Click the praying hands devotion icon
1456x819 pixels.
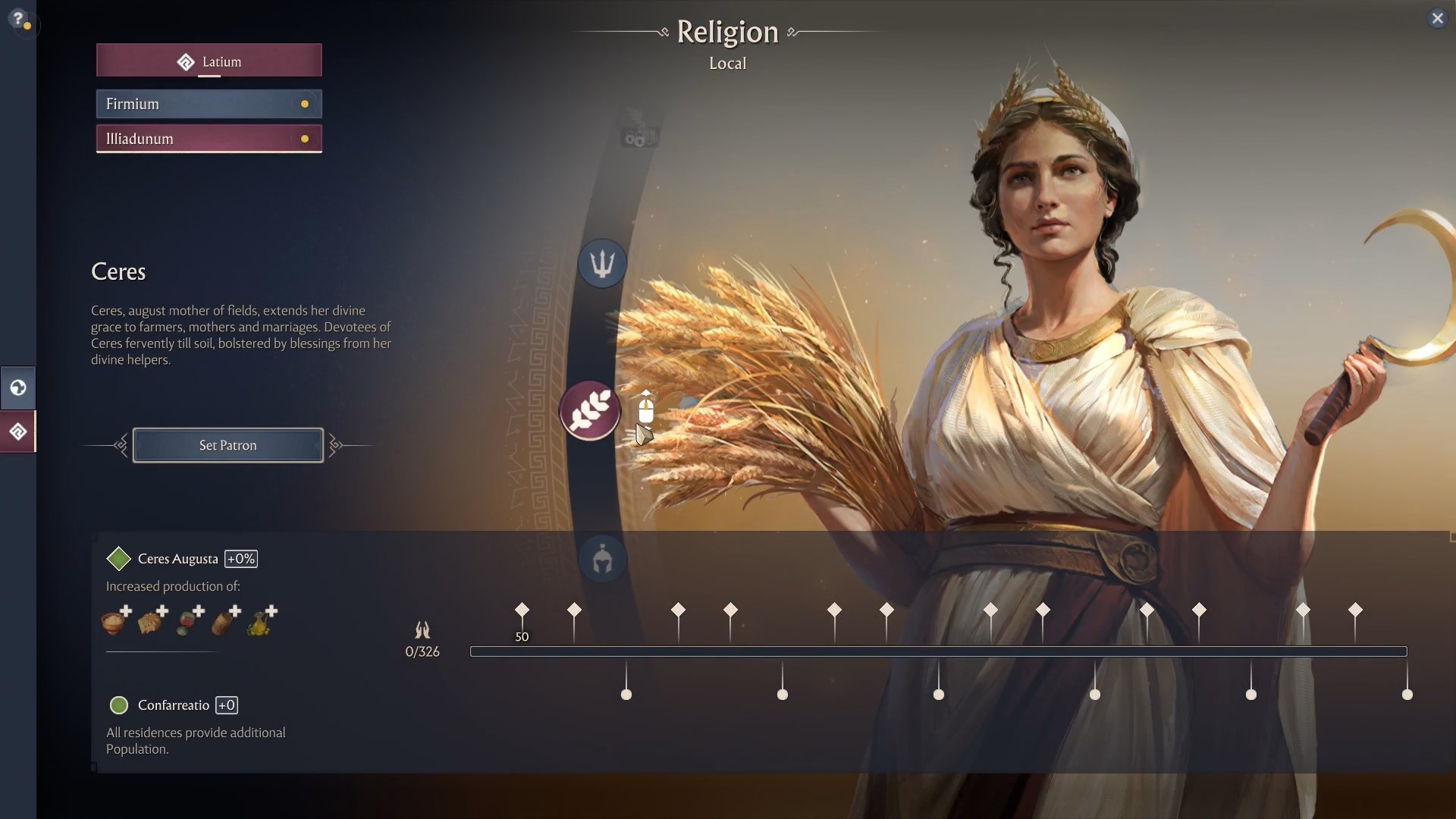(x=422, y=631)
